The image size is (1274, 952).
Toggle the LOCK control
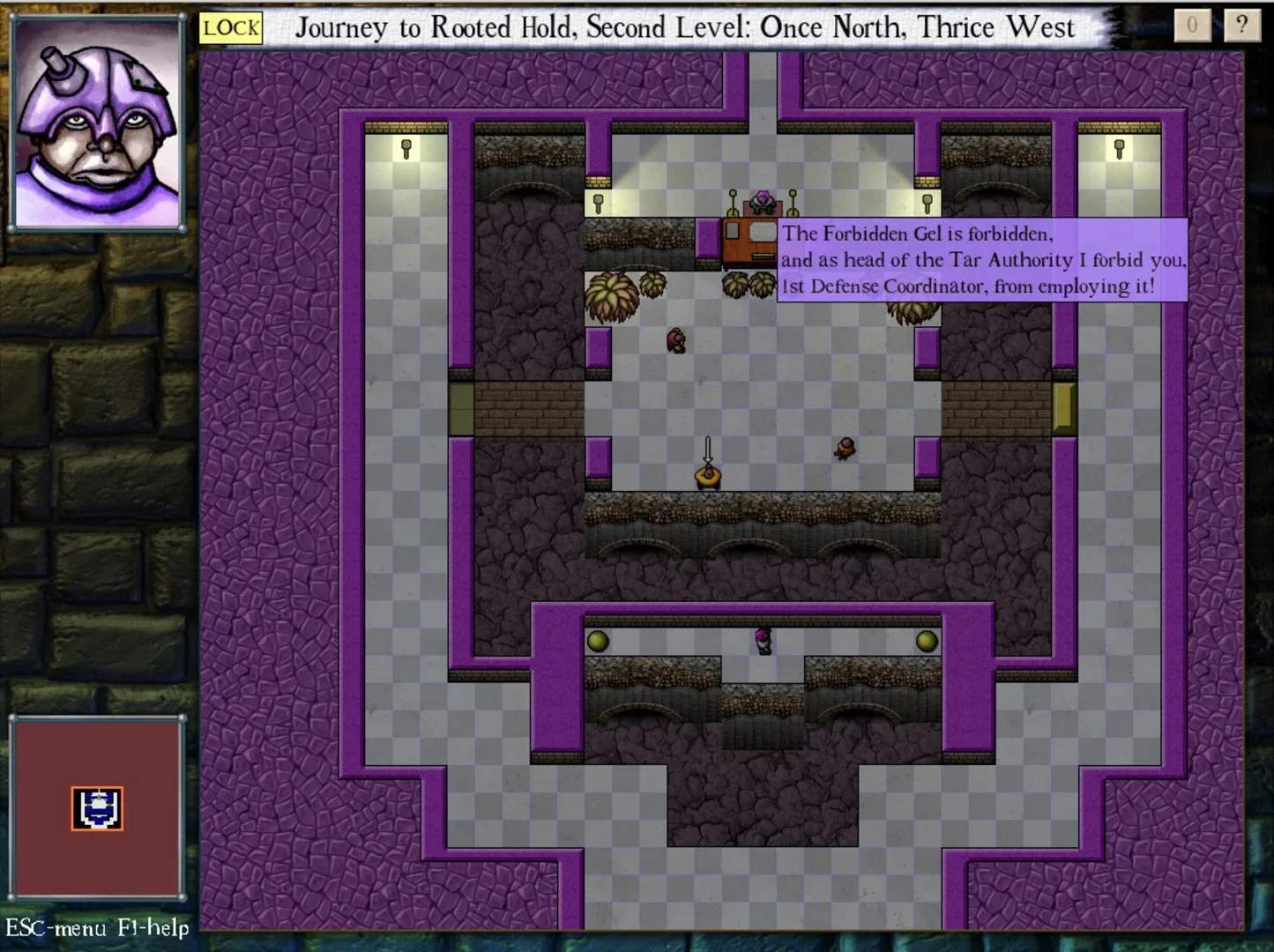coord(231,27)
